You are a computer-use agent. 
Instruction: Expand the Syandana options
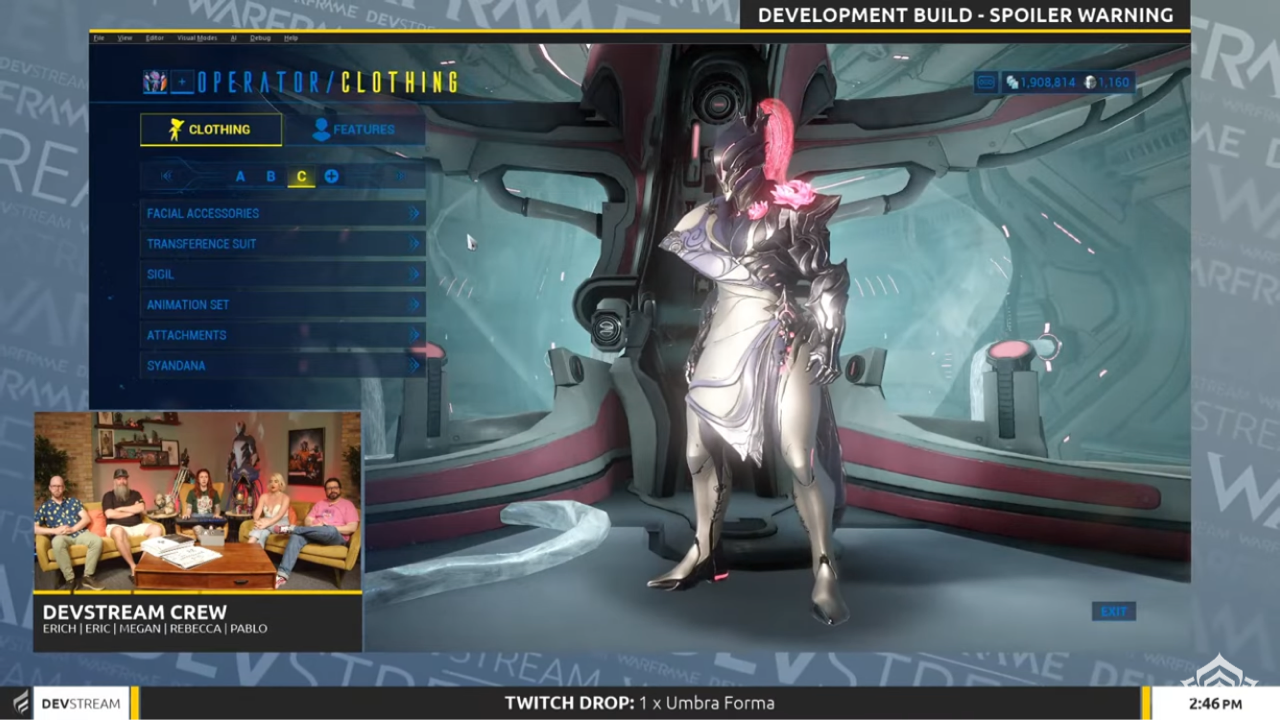coord(282,365)
